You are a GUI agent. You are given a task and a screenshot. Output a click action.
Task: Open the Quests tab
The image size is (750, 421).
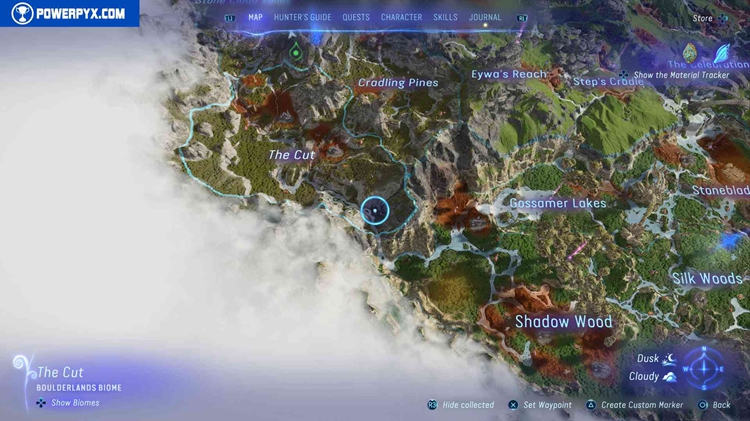coord(355,17)
